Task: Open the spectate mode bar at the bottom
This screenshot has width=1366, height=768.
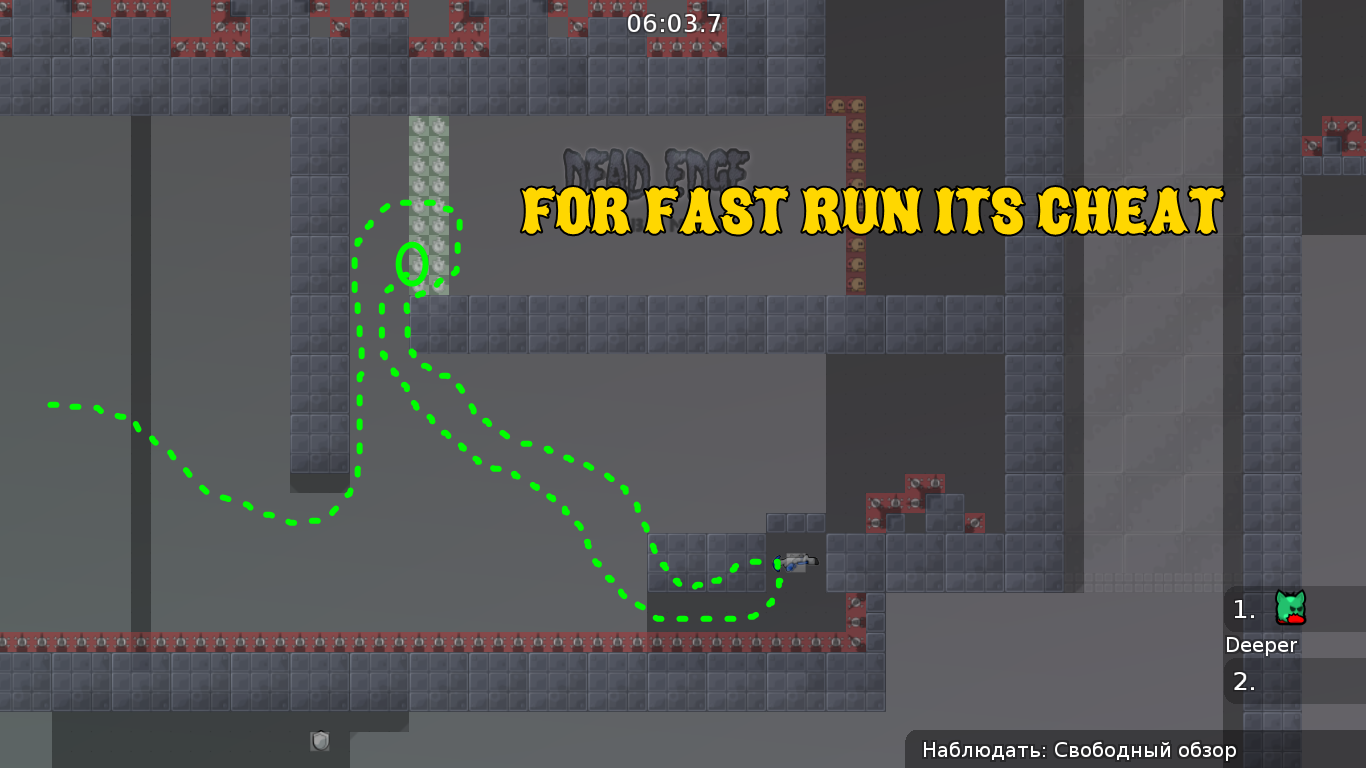Action: 1077,749
